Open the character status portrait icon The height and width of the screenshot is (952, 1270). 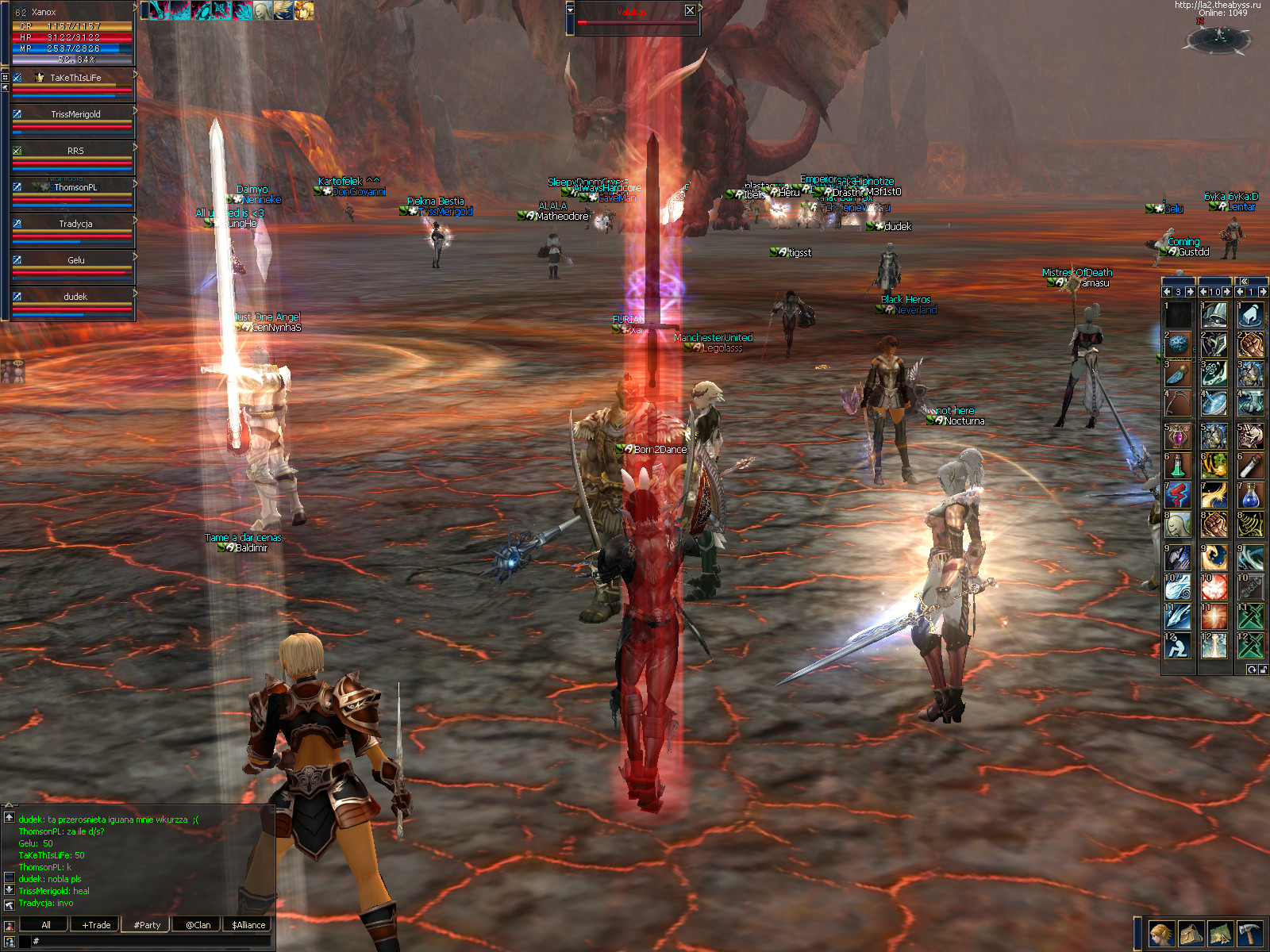[x=1161, y=934]
